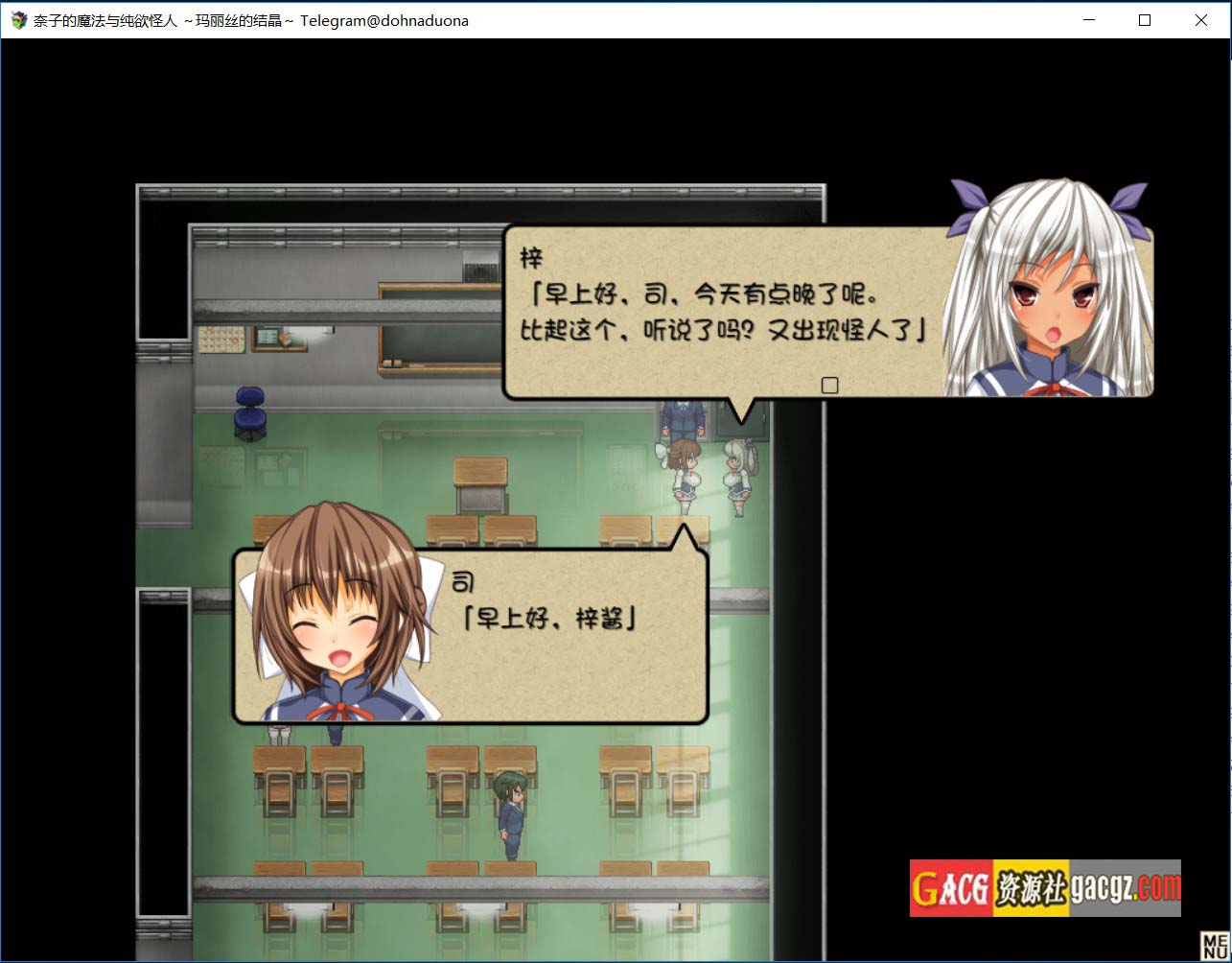The image size is (1232, 963).
Task: Advance dialogue via the small square indicator
Action: (830, 385)
